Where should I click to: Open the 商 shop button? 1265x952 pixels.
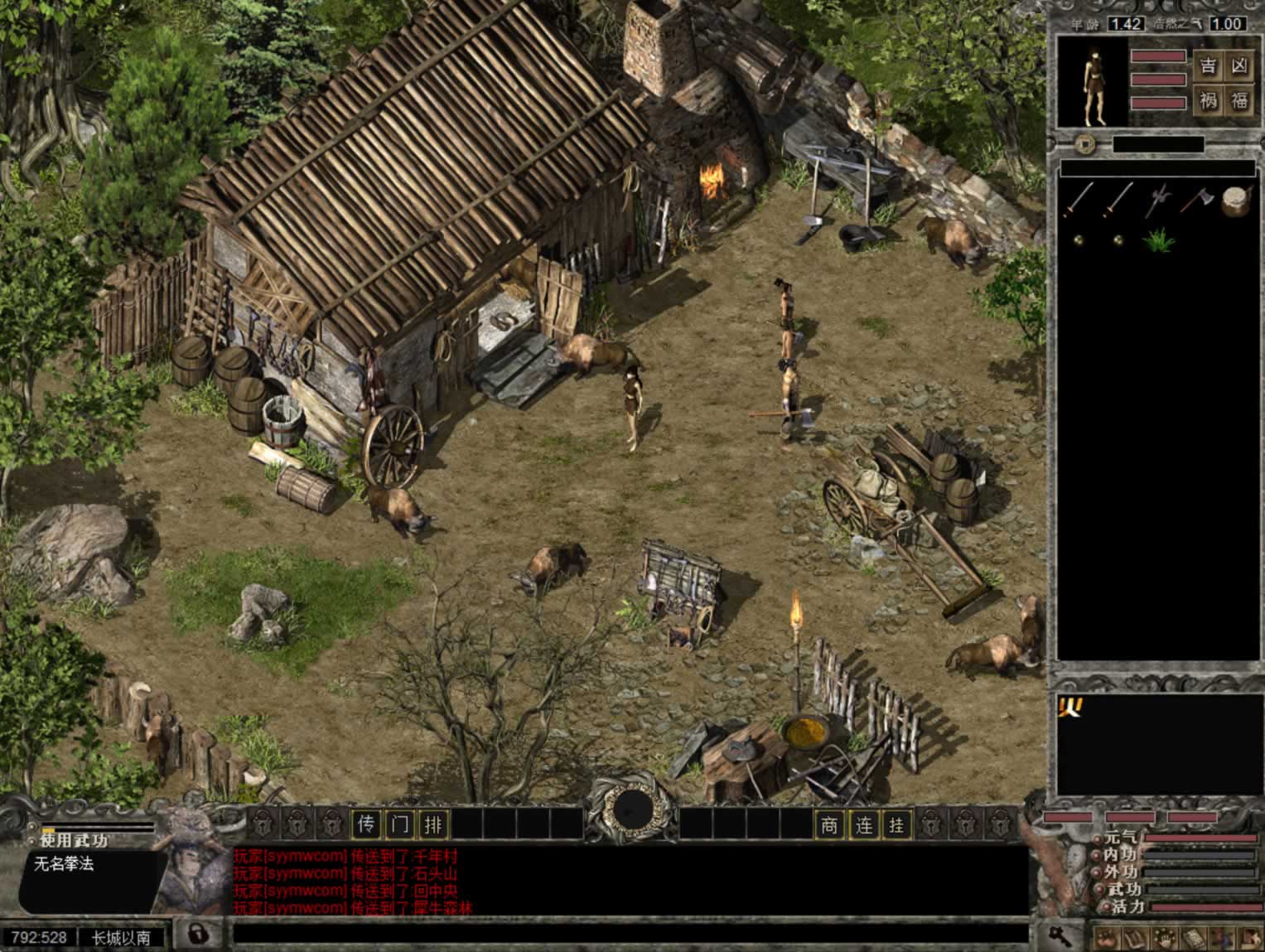[829, 824]
